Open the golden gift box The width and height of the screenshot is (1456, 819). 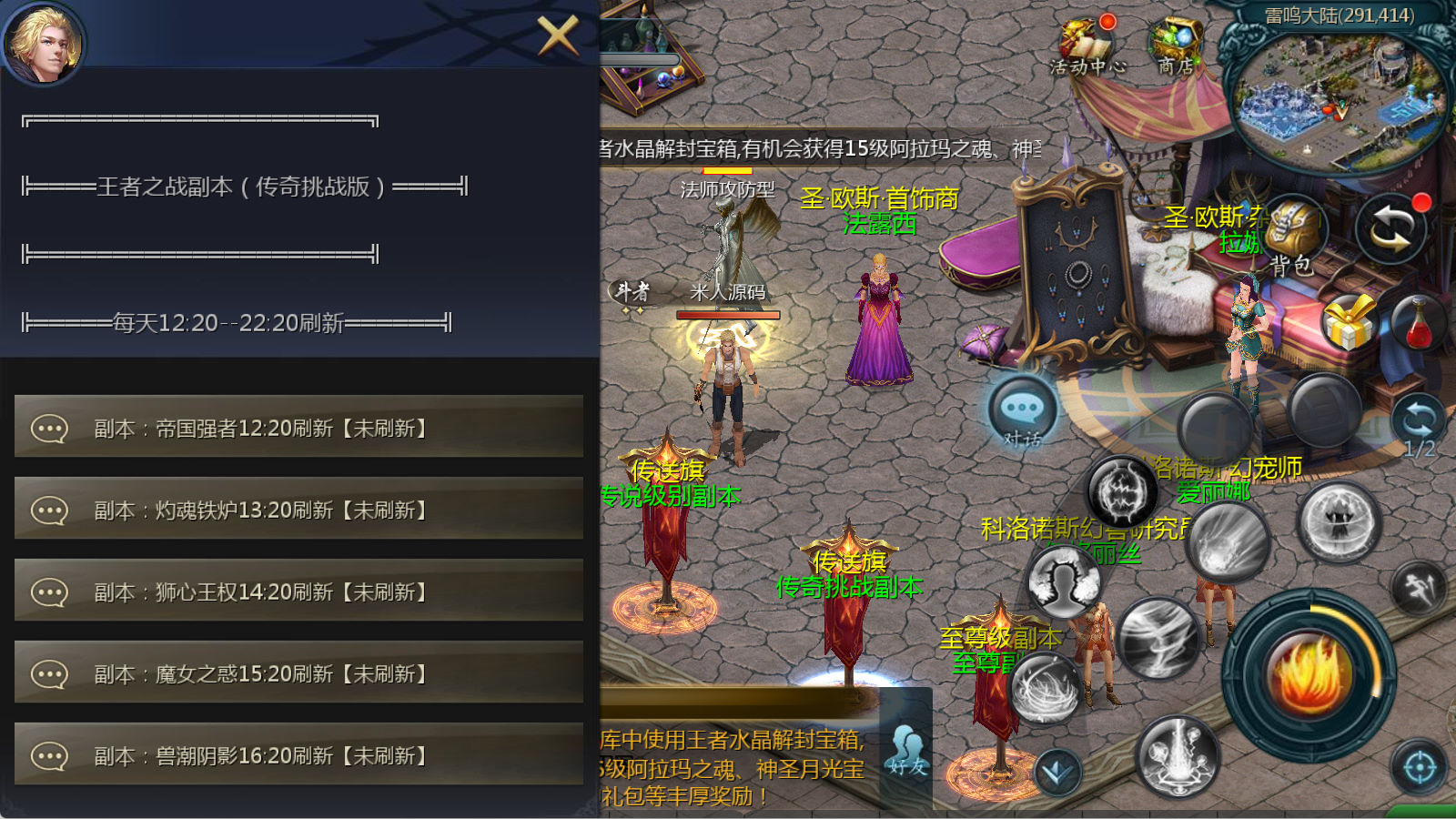pos(1349,322)
